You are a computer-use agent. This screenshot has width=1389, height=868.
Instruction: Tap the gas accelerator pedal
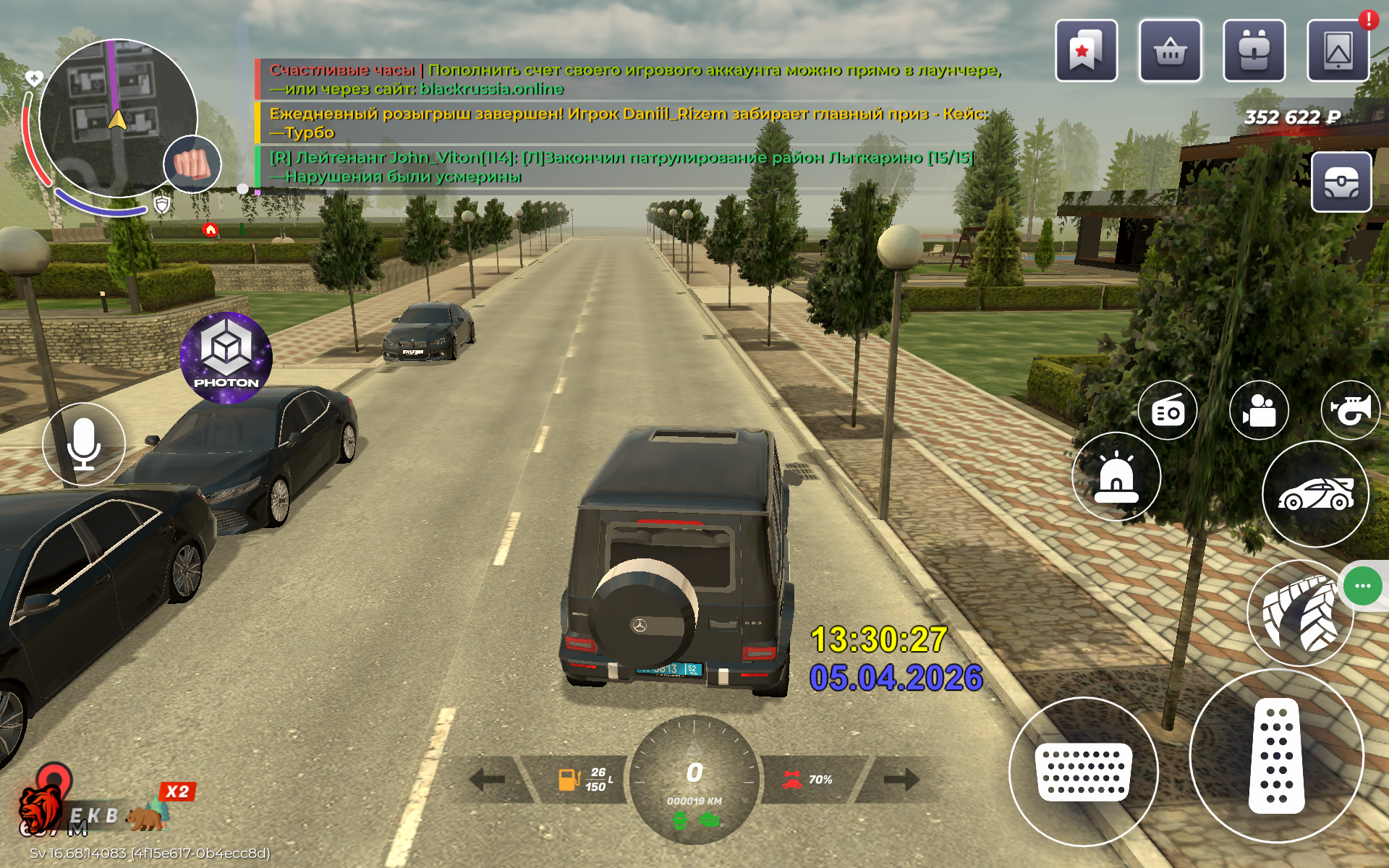coord(1276,756)
